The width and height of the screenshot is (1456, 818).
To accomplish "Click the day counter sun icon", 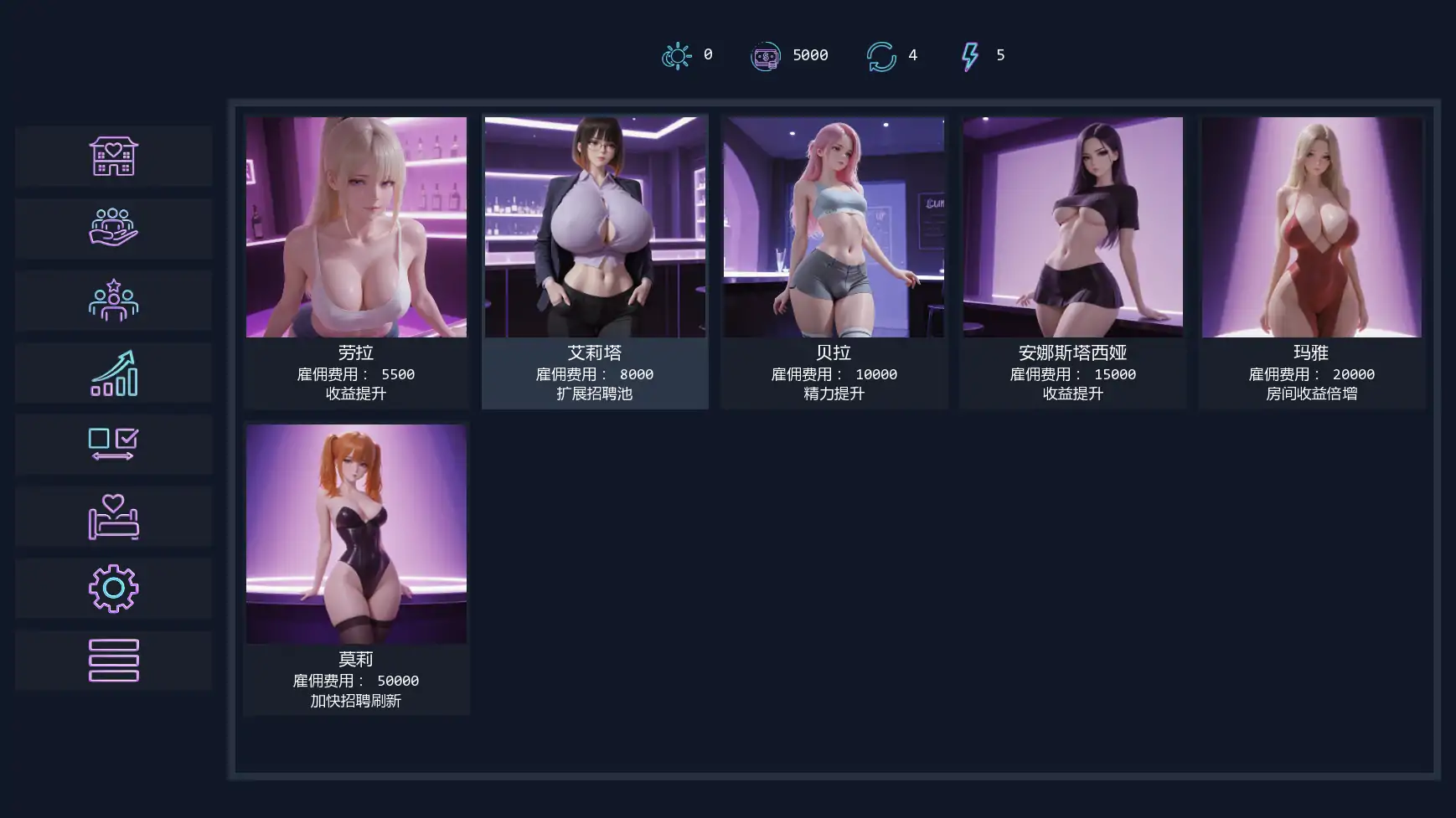I will coord(677,55).
